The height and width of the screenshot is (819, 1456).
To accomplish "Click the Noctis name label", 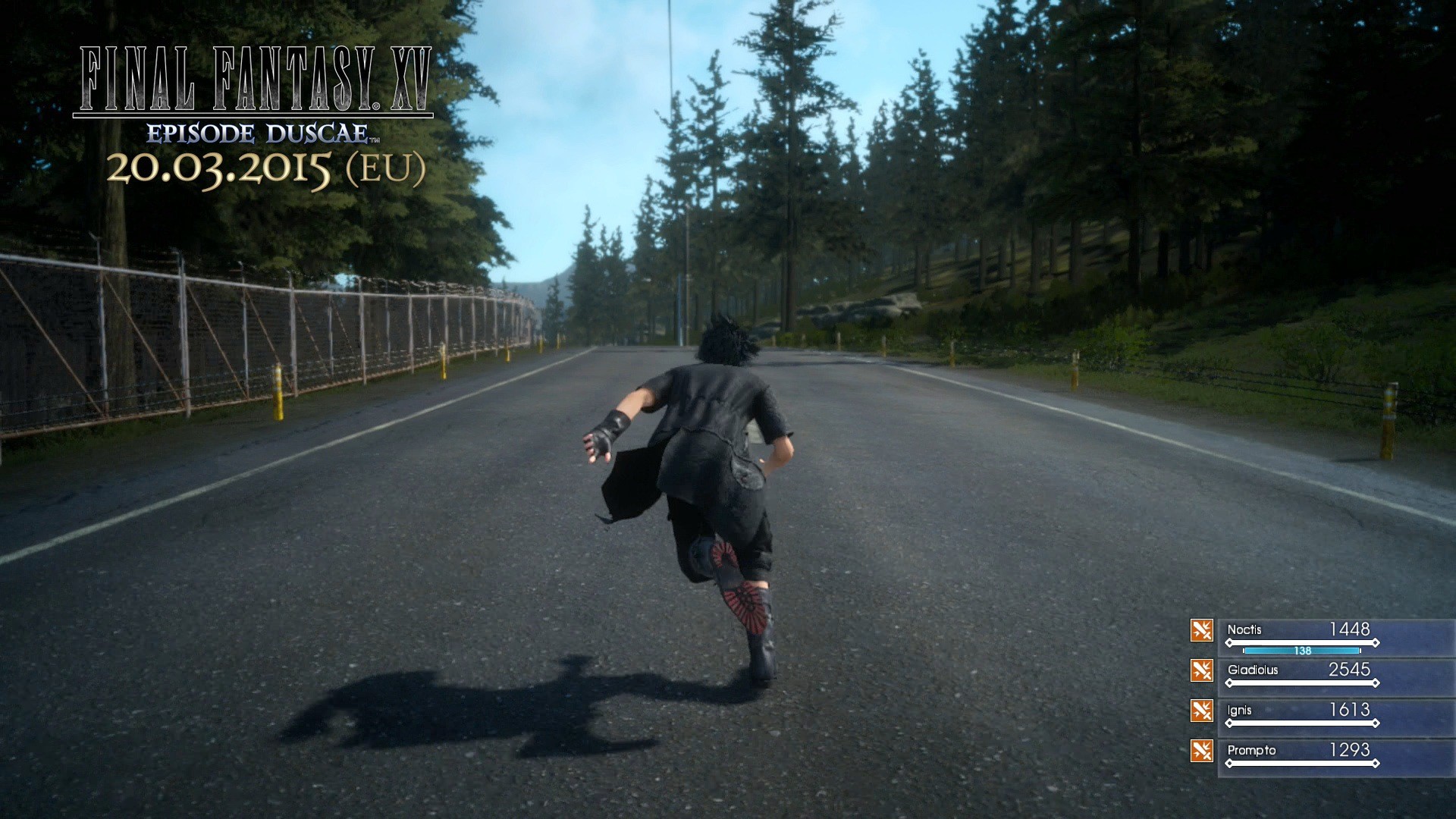I will (1244, 629).
